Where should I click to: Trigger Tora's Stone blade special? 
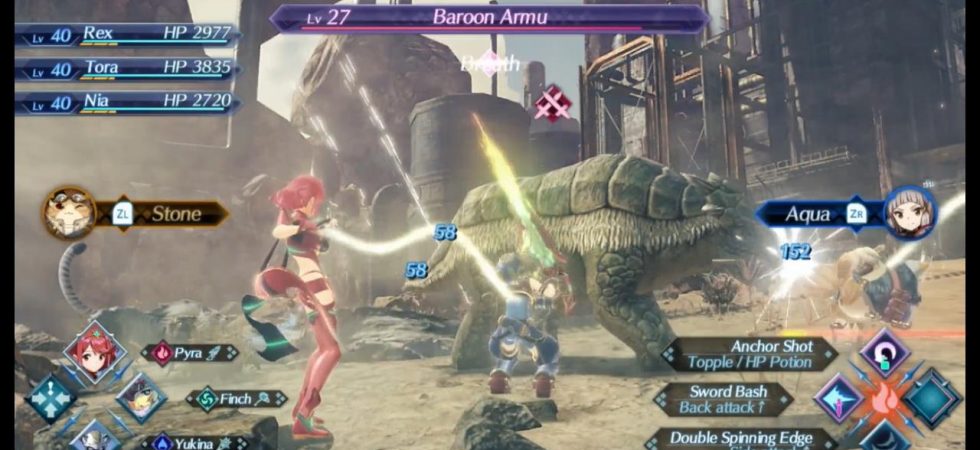click(135, 213)
